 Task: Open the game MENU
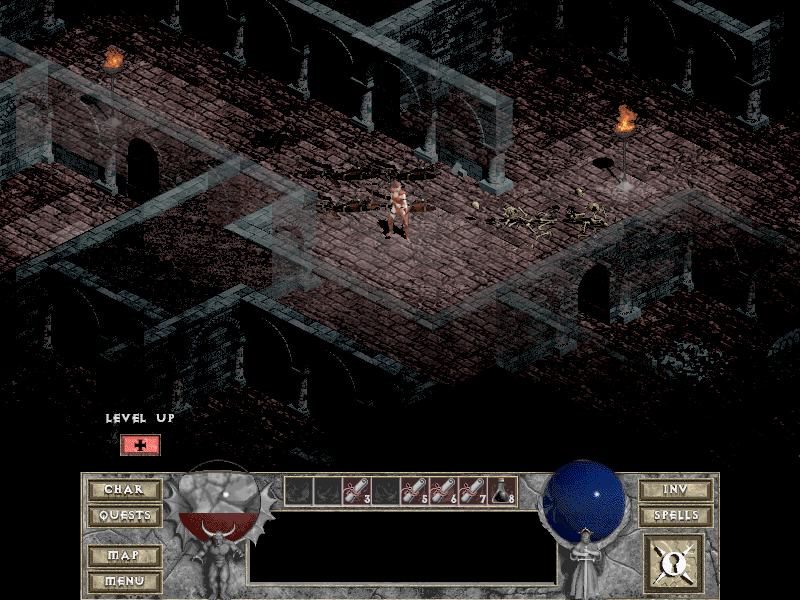click(x=124, y=580)
